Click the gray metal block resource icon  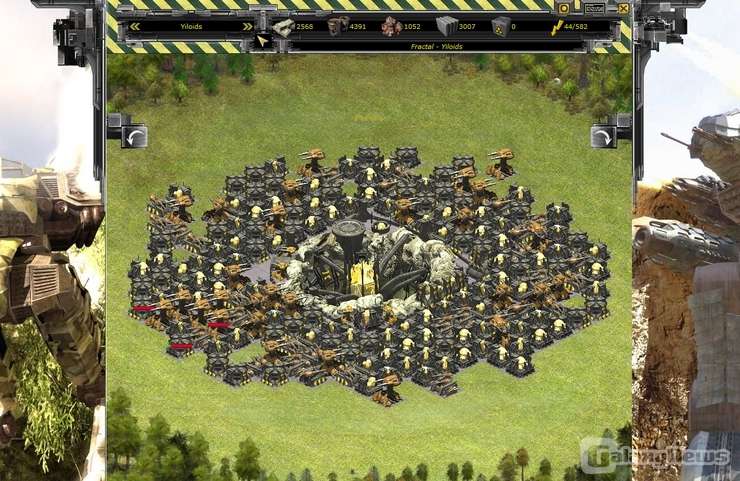[445, 27]
